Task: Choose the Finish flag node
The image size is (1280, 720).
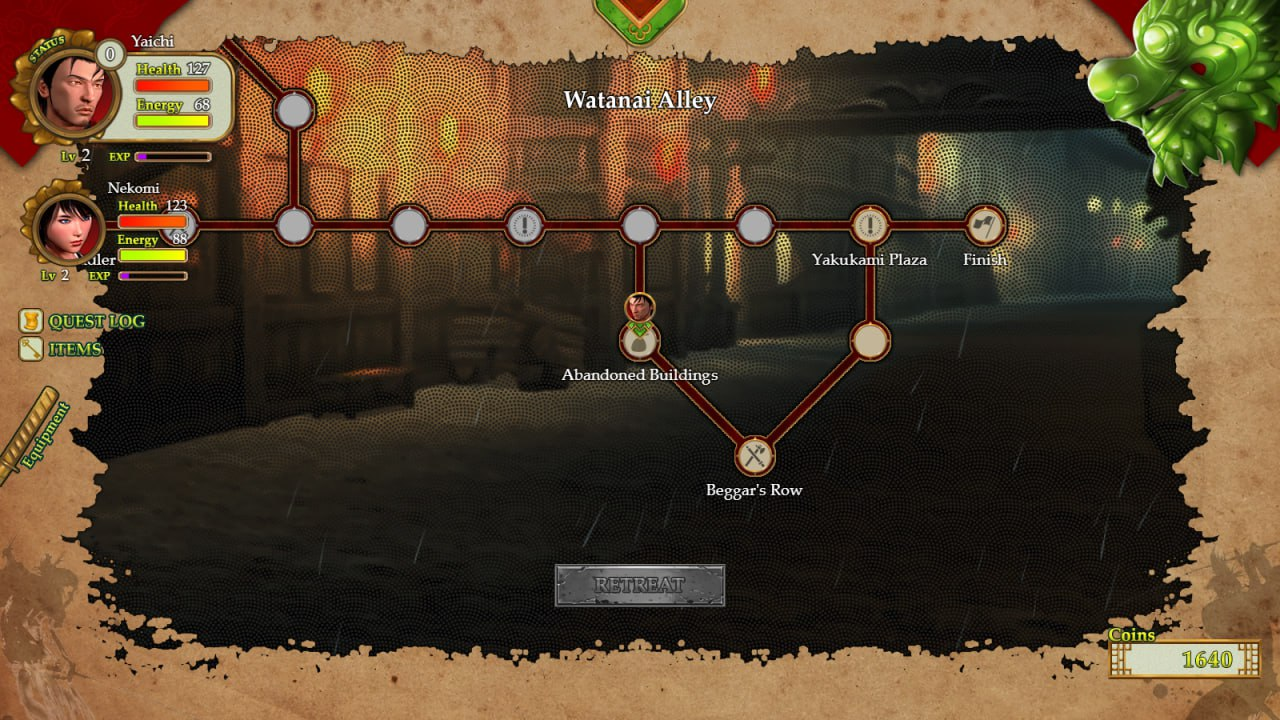Action: pos(984,226)
